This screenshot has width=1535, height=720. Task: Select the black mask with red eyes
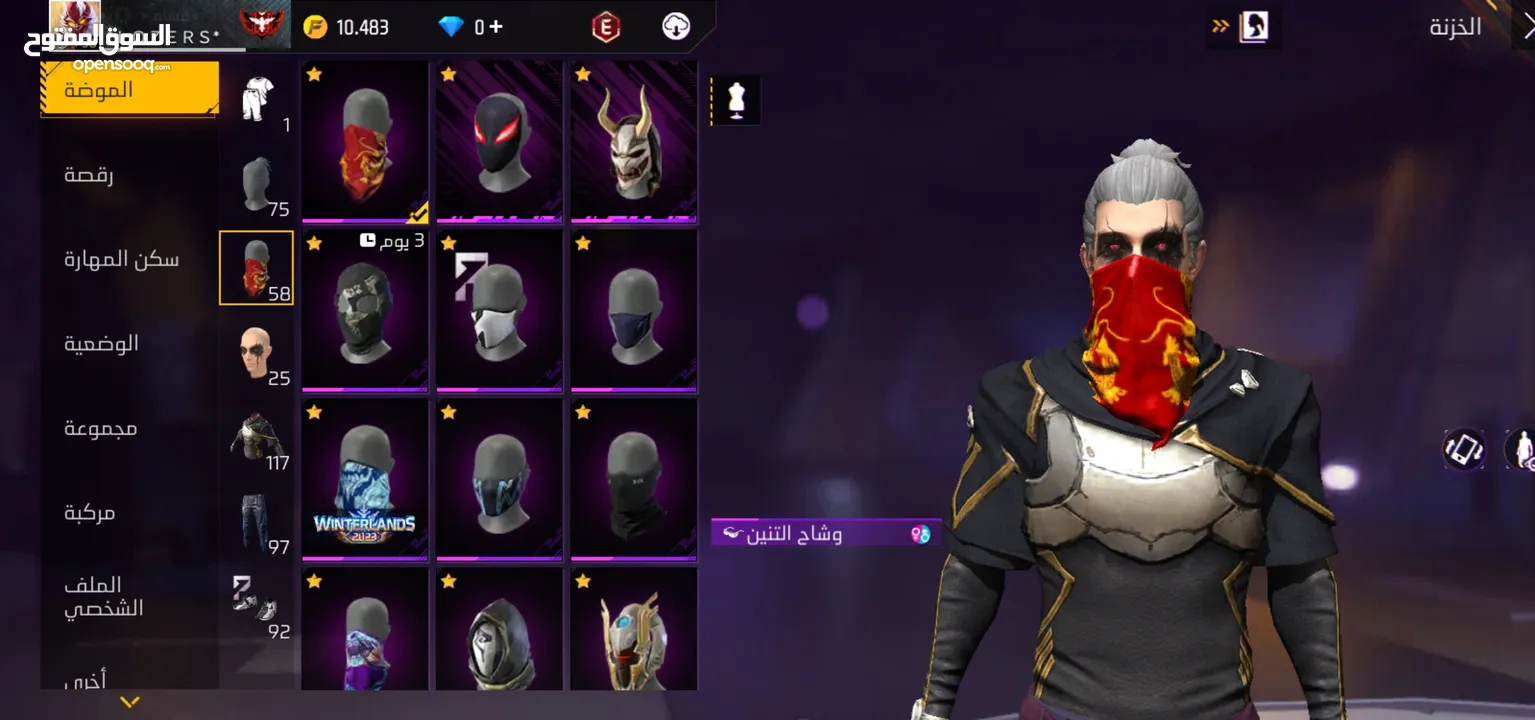[499, 142]
